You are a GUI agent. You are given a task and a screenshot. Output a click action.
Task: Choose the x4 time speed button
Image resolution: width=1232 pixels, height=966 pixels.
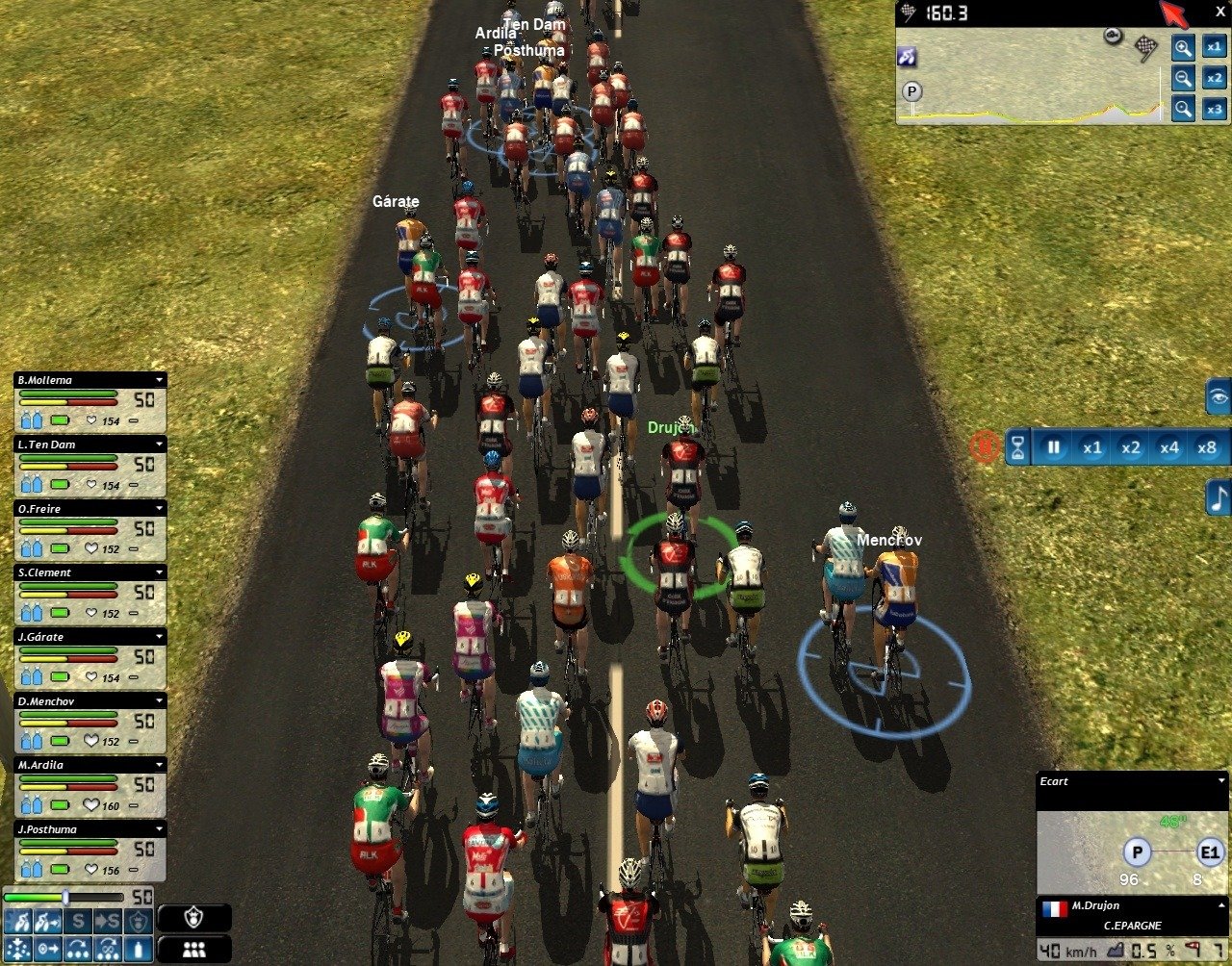1168,447
